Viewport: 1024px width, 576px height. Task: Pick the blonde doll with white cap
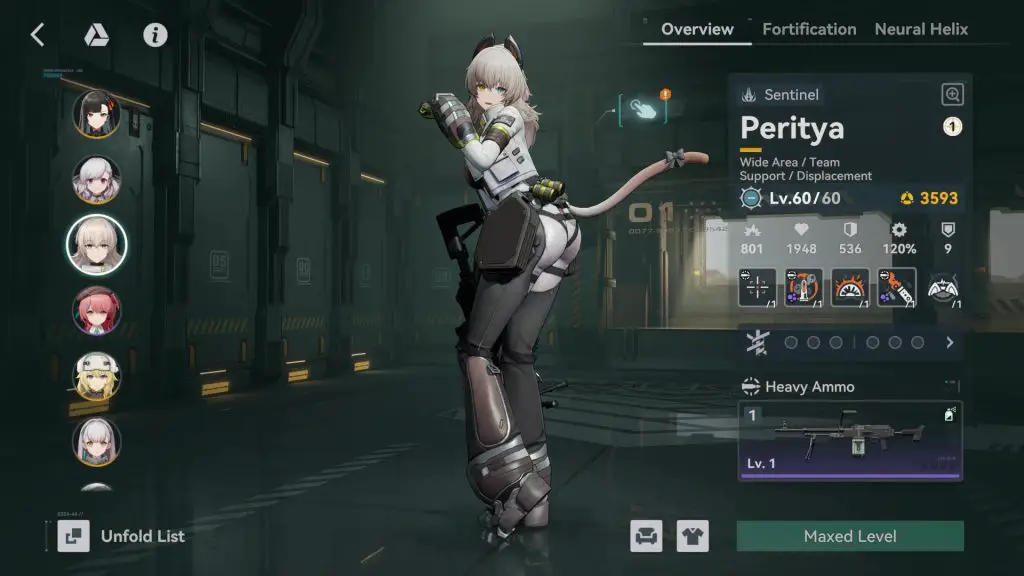coord(97,376)
